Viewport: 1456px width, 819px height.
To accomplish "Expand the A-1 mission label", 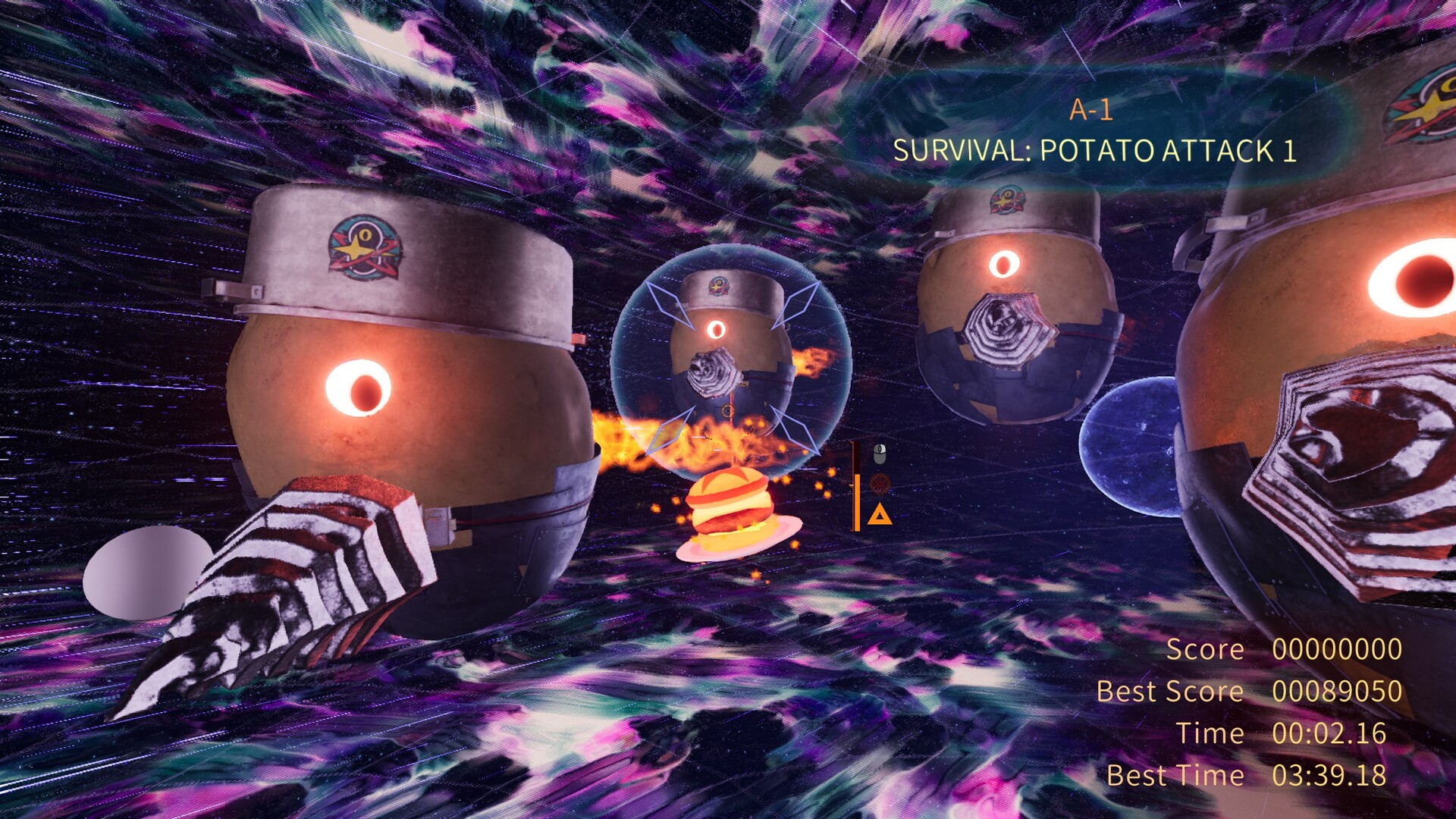I will (1092, 108).
